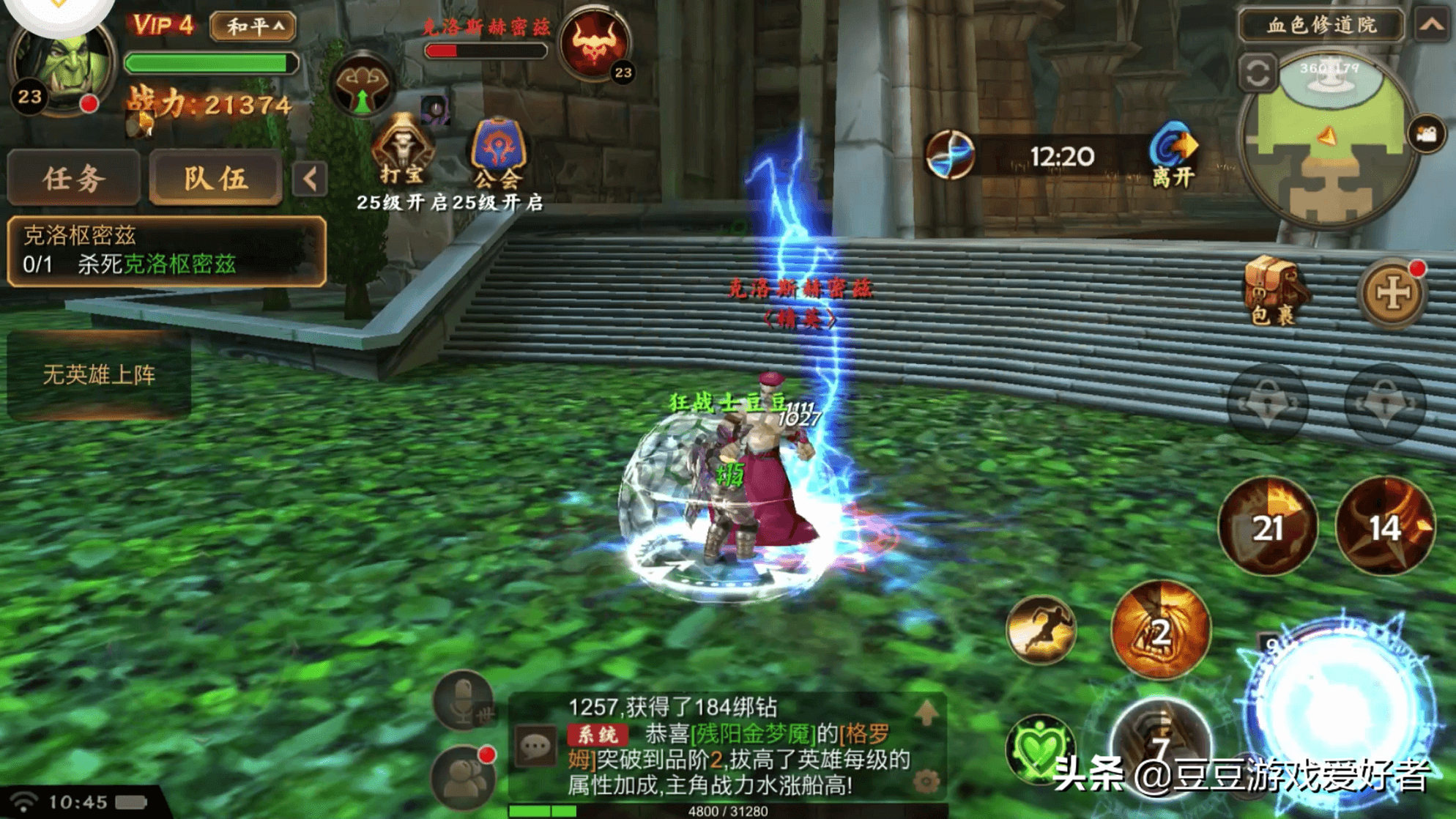Image resolution: width=1456 pixels, height=819 pixels.
Task: Open the 包裹 bag inventory
Action: pos(1274,291)
